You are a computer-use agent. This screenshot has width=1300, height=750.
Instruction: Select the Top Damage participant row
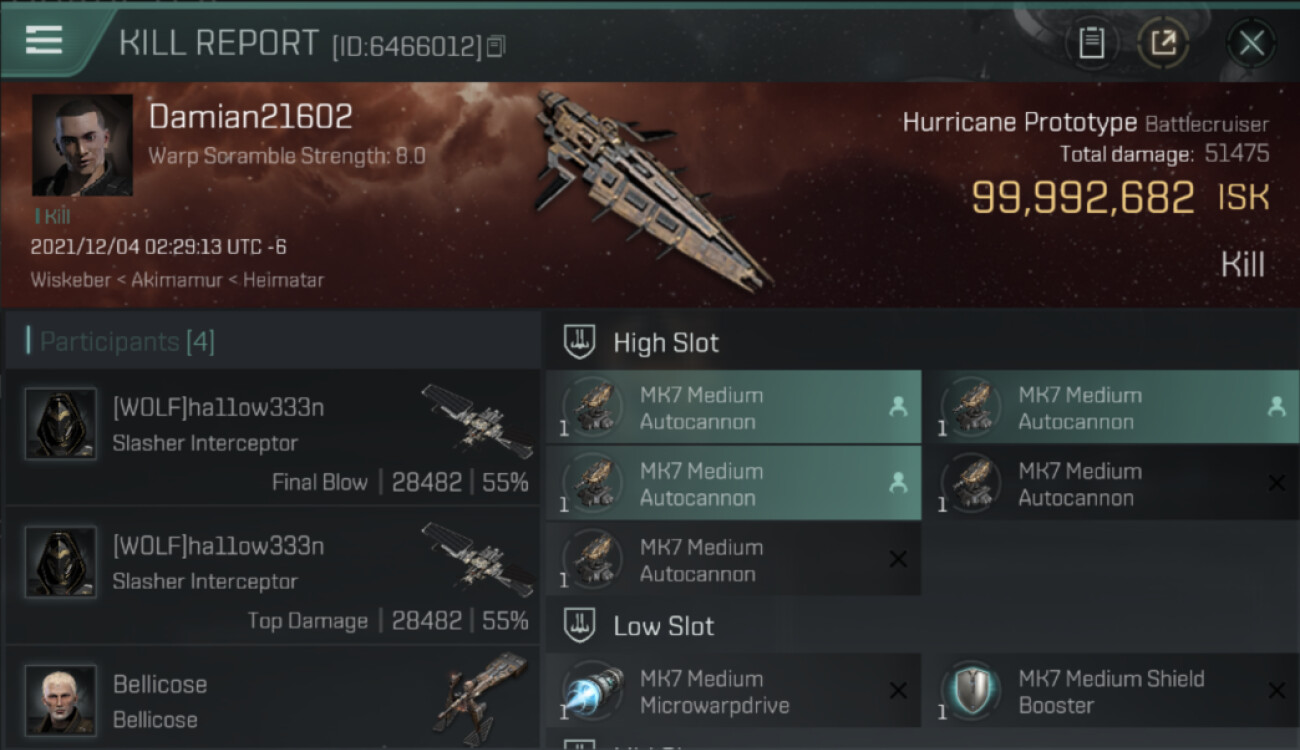272,576
